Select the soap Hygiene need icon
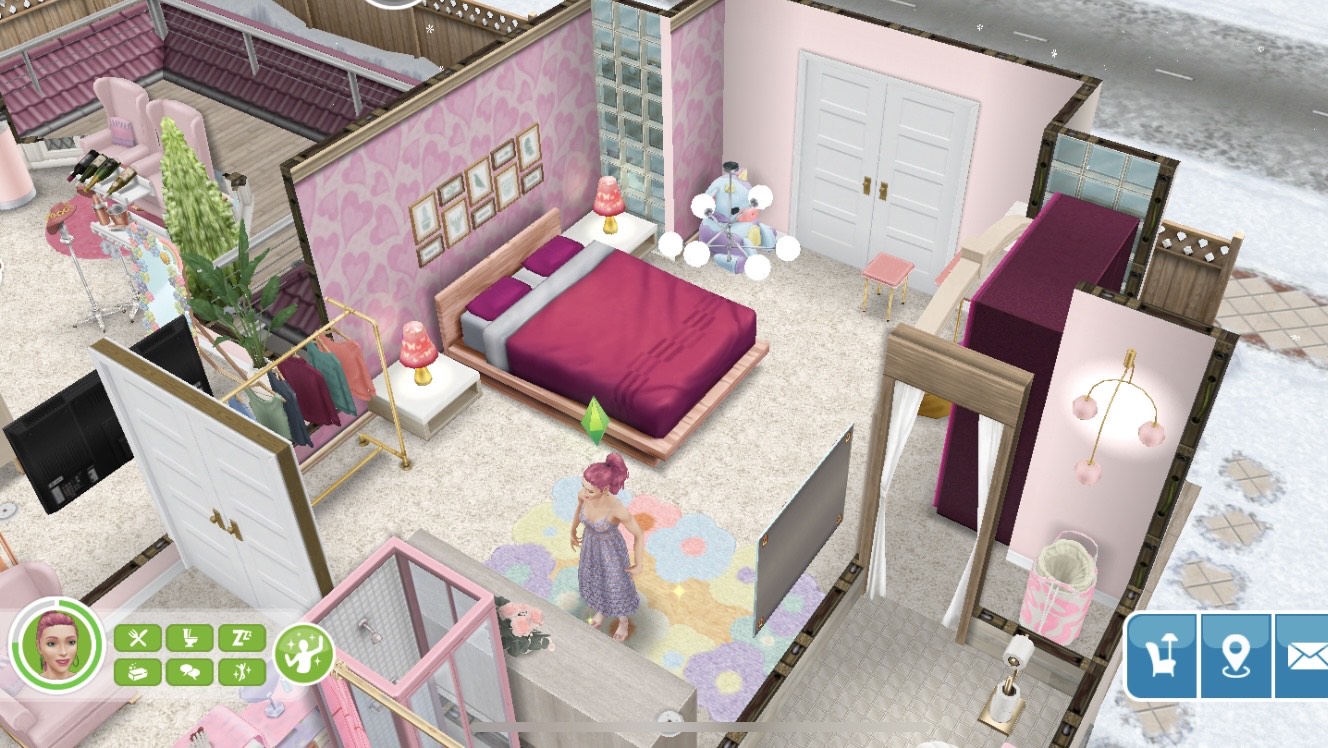Screen dimensions: 1328x748 point(139,672)
